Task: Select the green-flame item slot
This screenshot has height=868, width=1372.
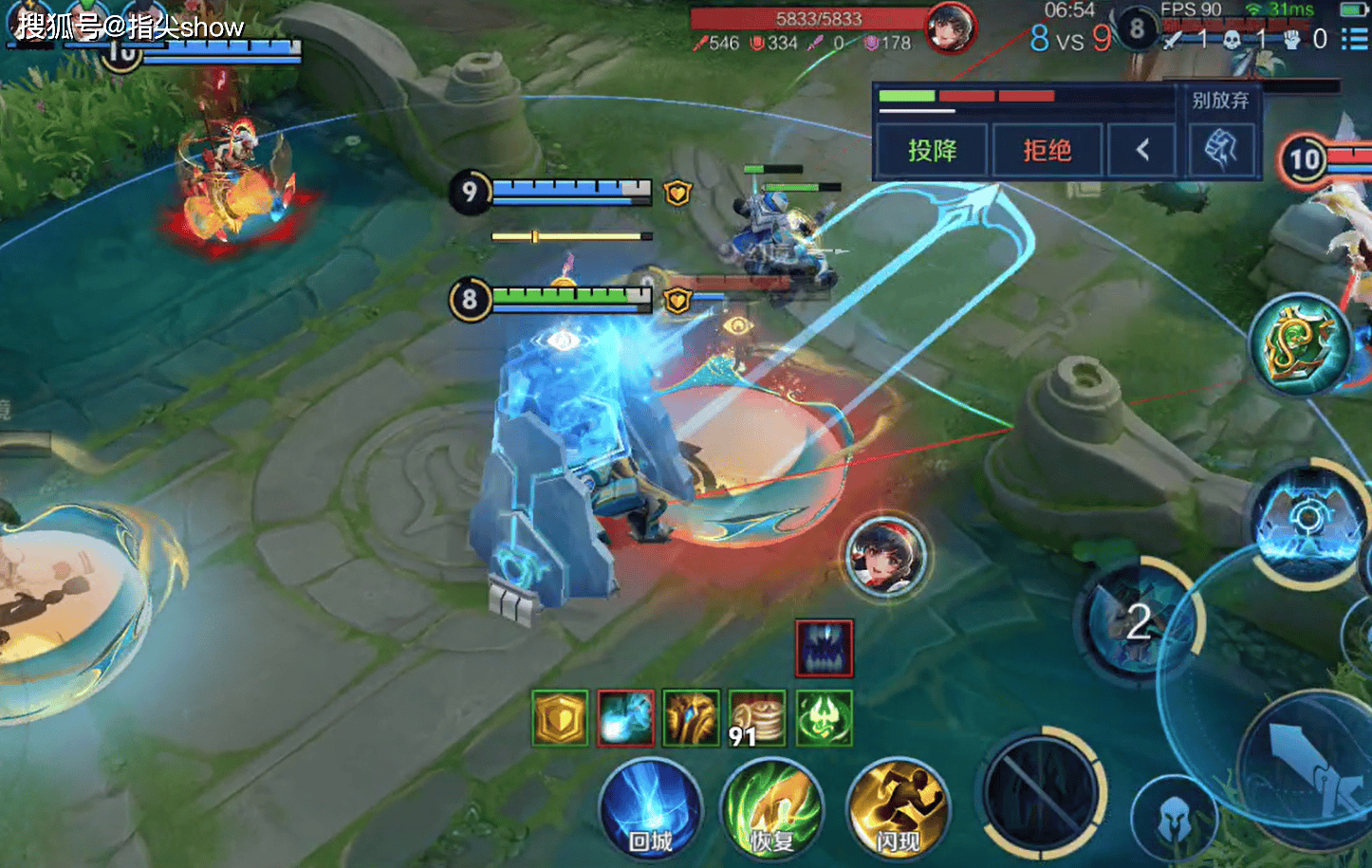Action: point(824,718)
